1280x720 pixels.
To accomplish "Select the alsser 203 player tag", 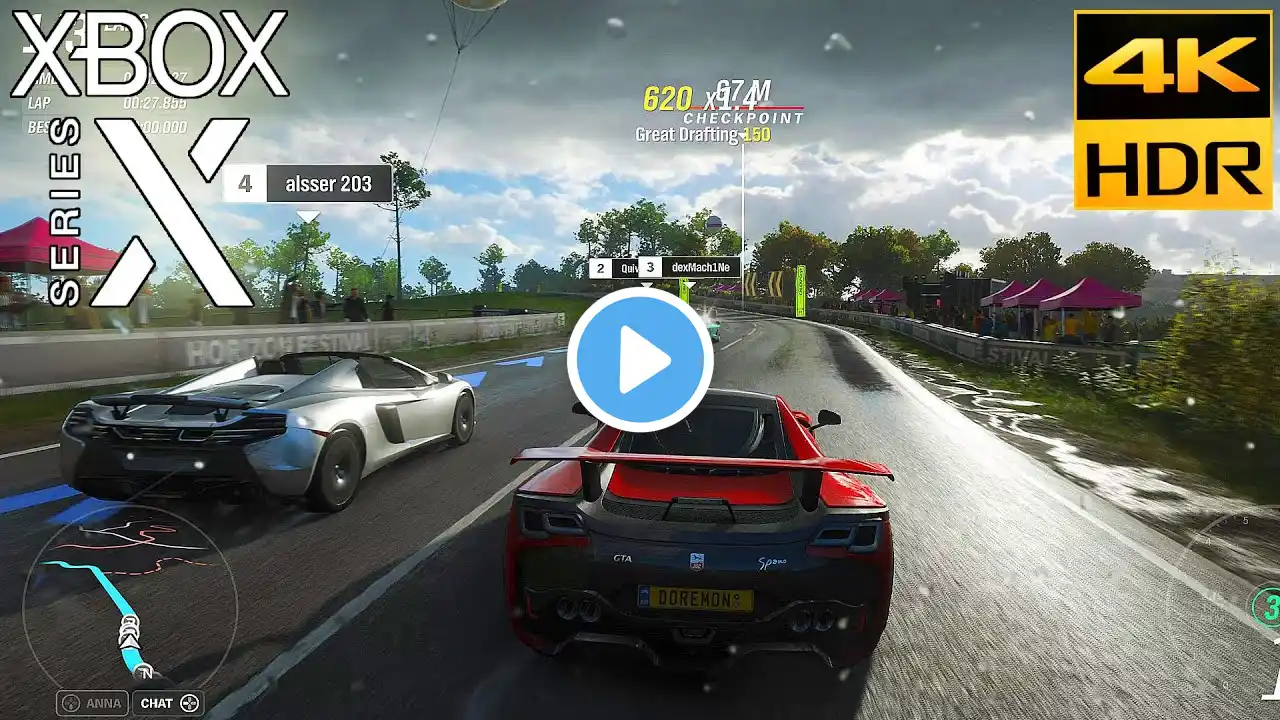I will point(308,184).
